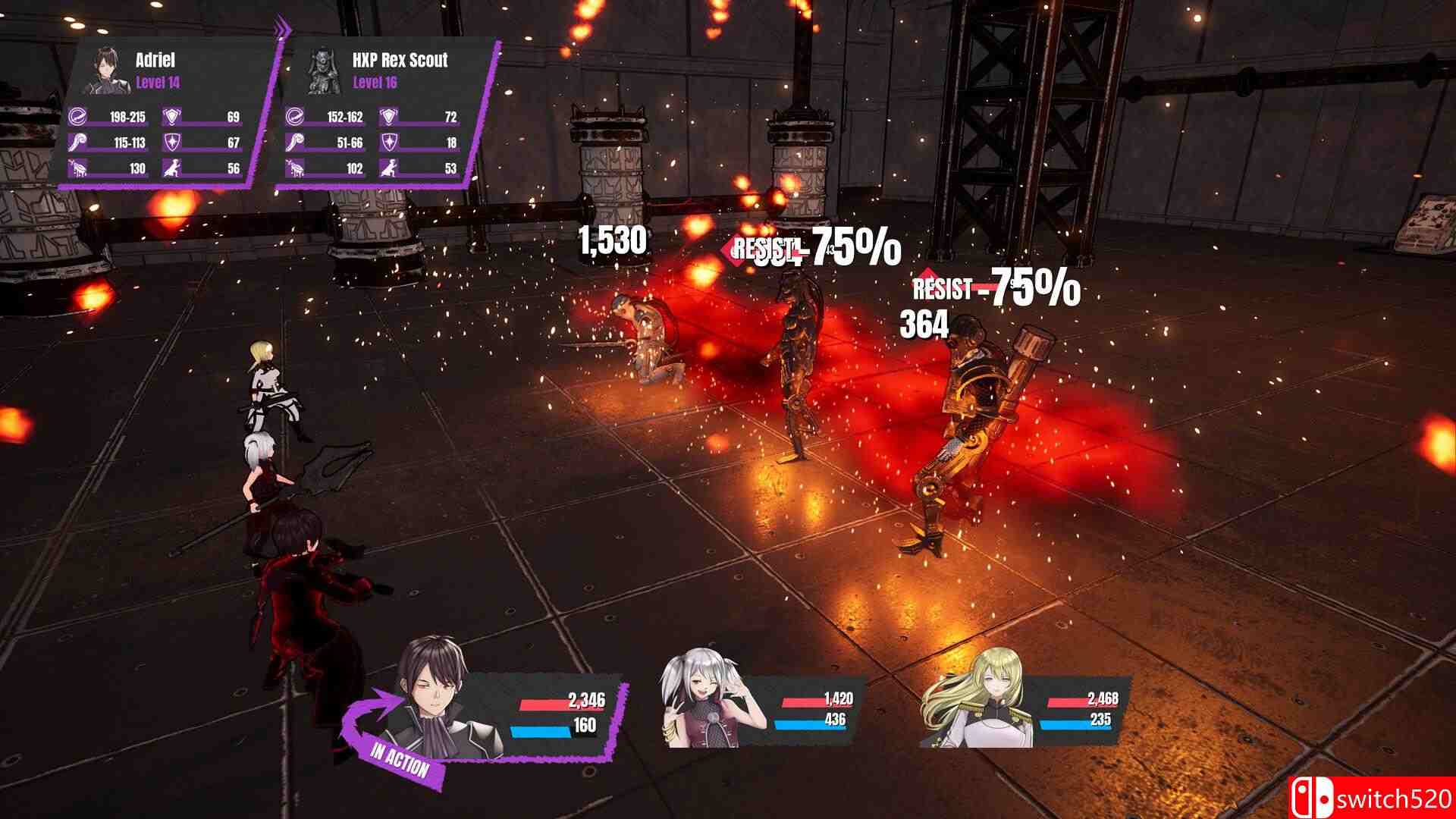The height and width of the screenshot is (819, 1456).
Task: Expand the purple double-chevron above Adriel's panel
Action: 284,25
